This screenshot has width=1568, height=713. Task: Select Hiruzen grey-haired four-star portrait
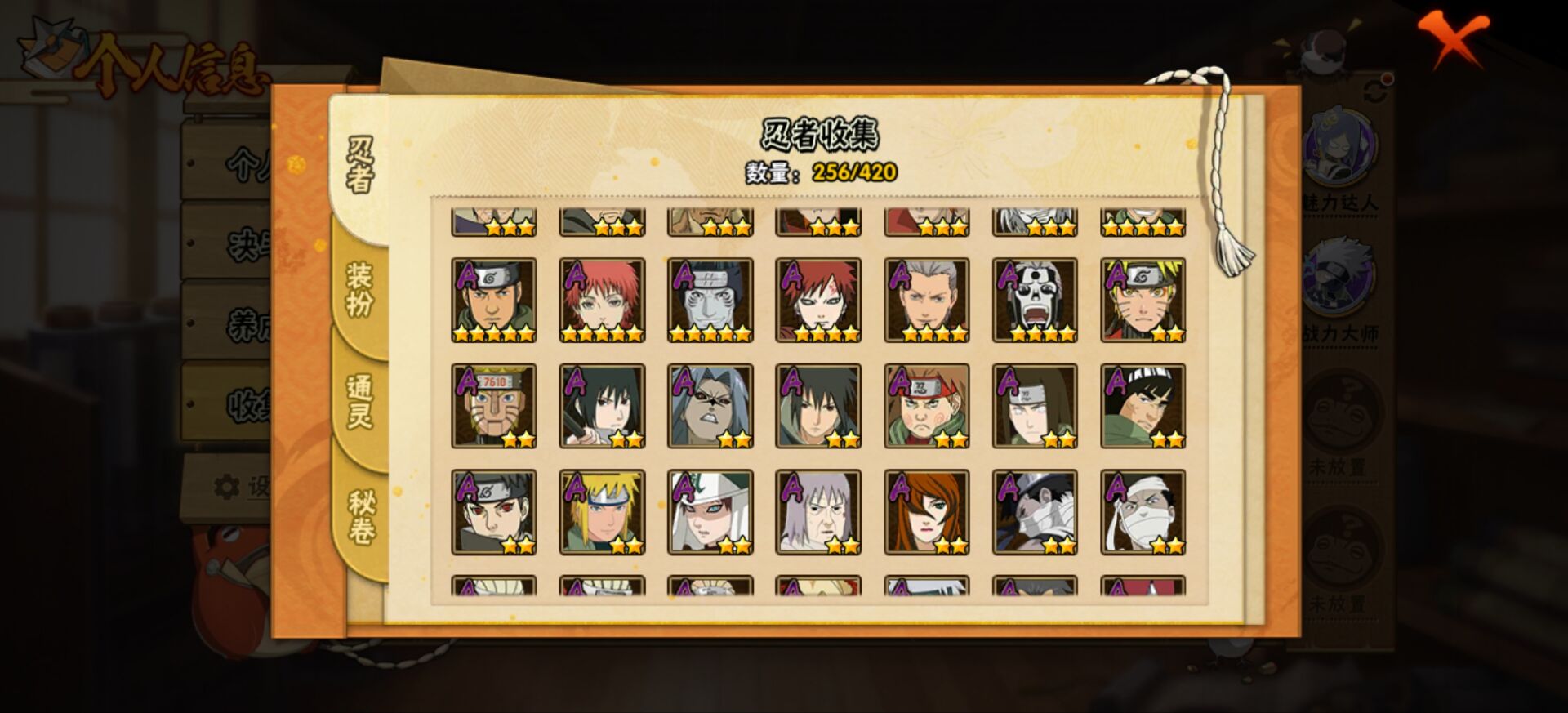click(x=926, y=300)
